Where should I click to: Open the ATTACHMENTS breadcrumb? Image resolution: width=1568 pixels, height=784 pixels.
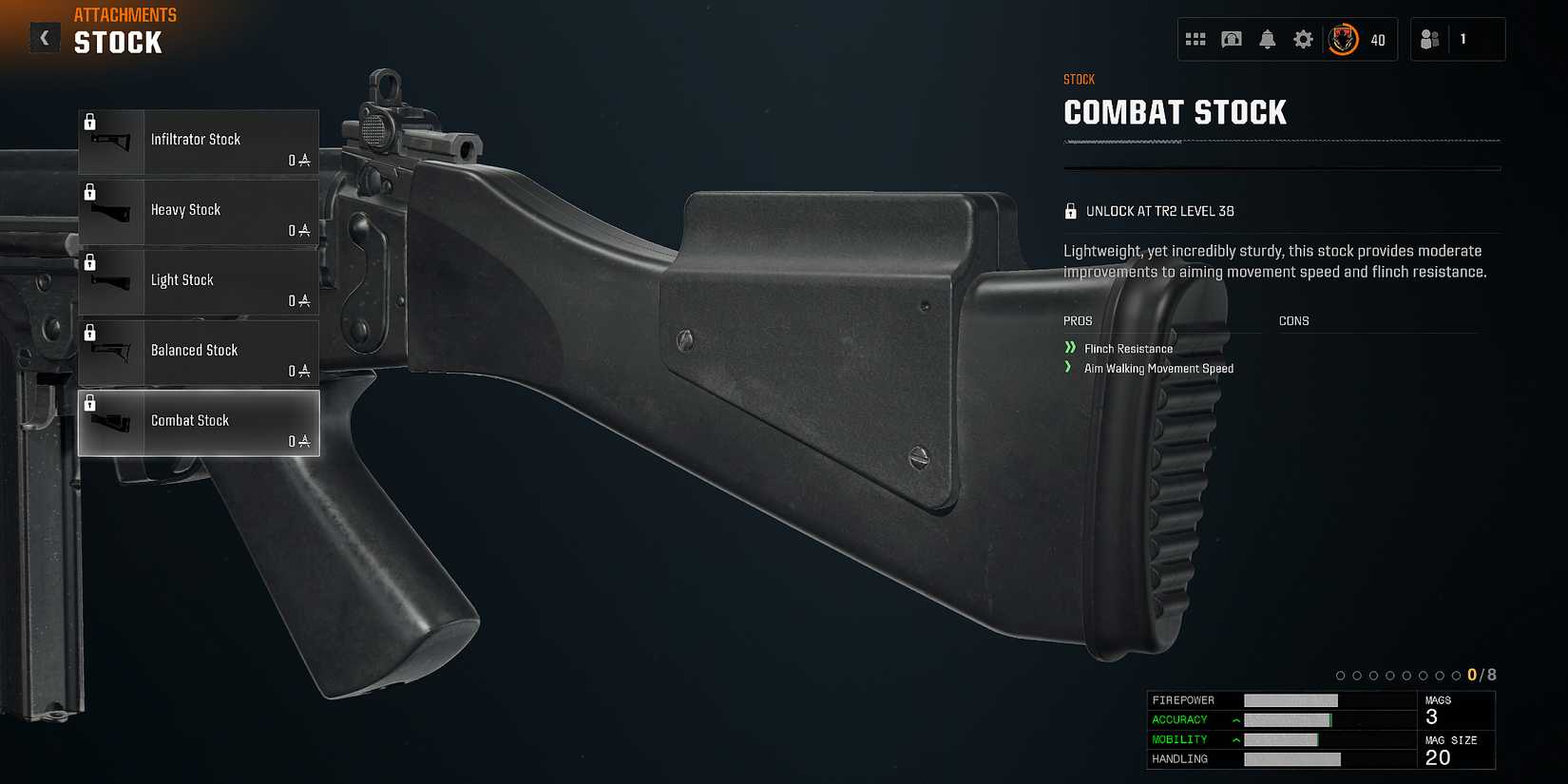pos(124,14)
